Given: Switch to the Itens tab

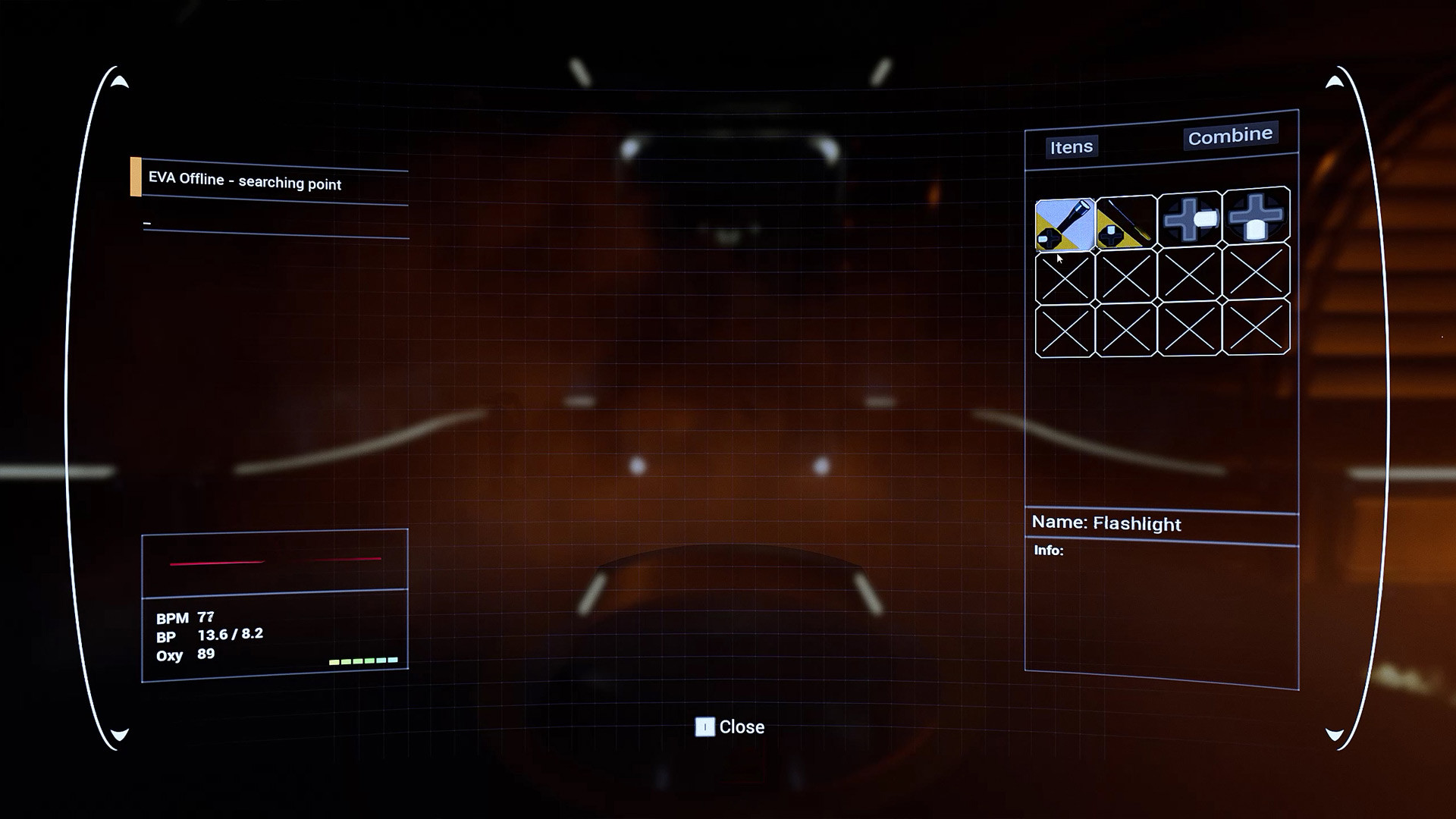Looking at the screenshot, I should [x=1071, y=146].
